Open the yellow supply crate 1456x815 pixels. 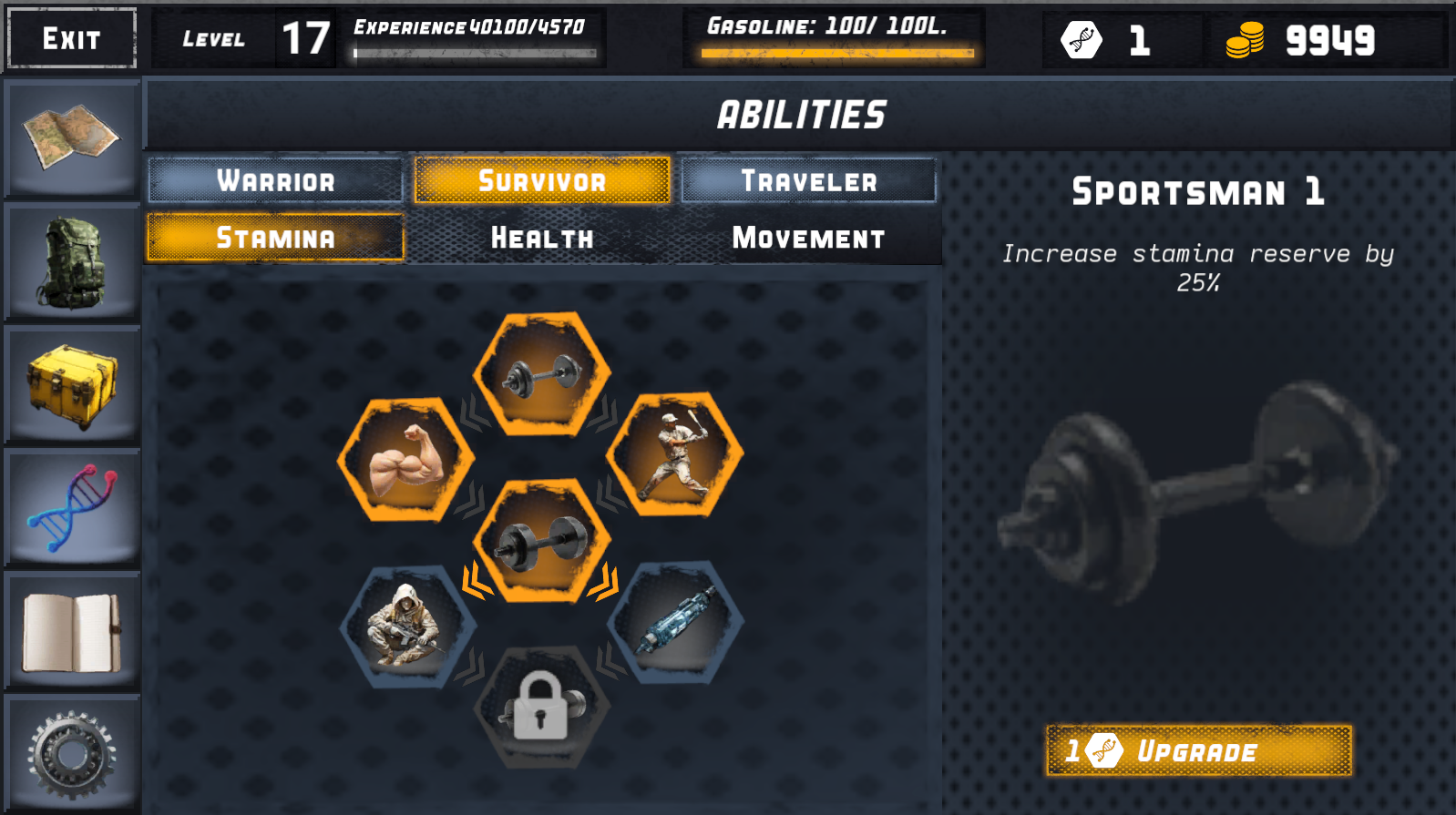coord(72,382)
